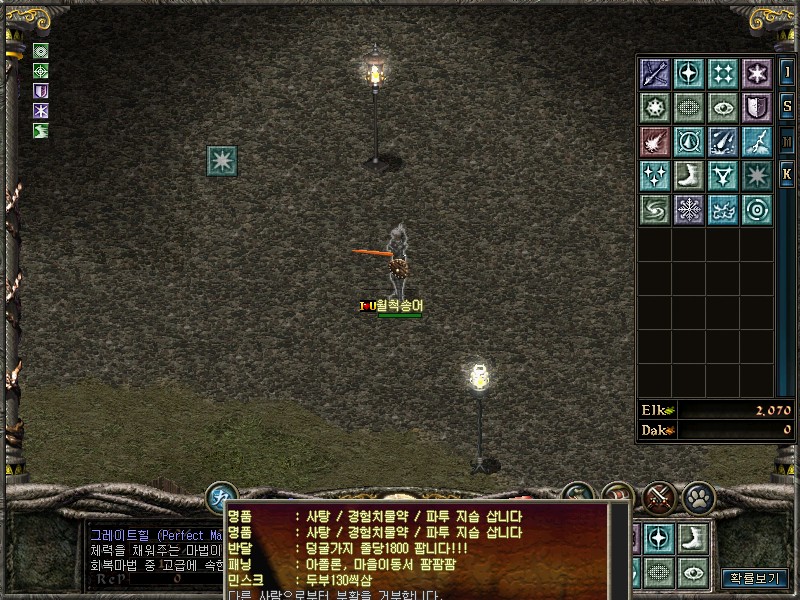
Task: Switch to the K side tab
Action: coord(787,174)
